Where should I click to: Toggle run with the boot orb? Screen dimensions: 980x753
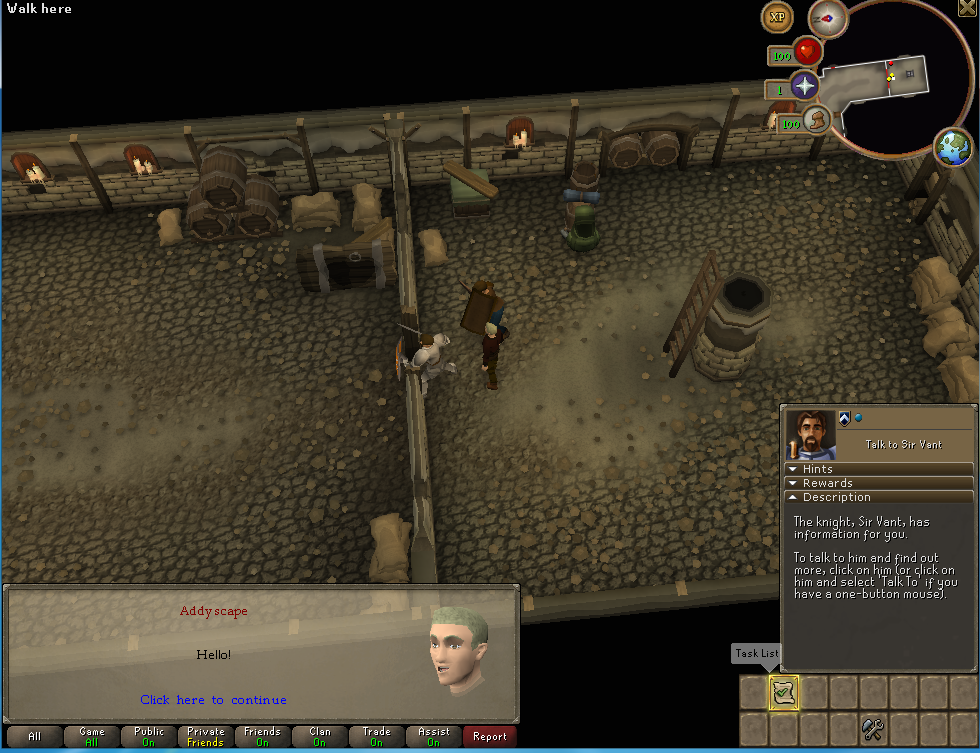click(x=817, y=121)
